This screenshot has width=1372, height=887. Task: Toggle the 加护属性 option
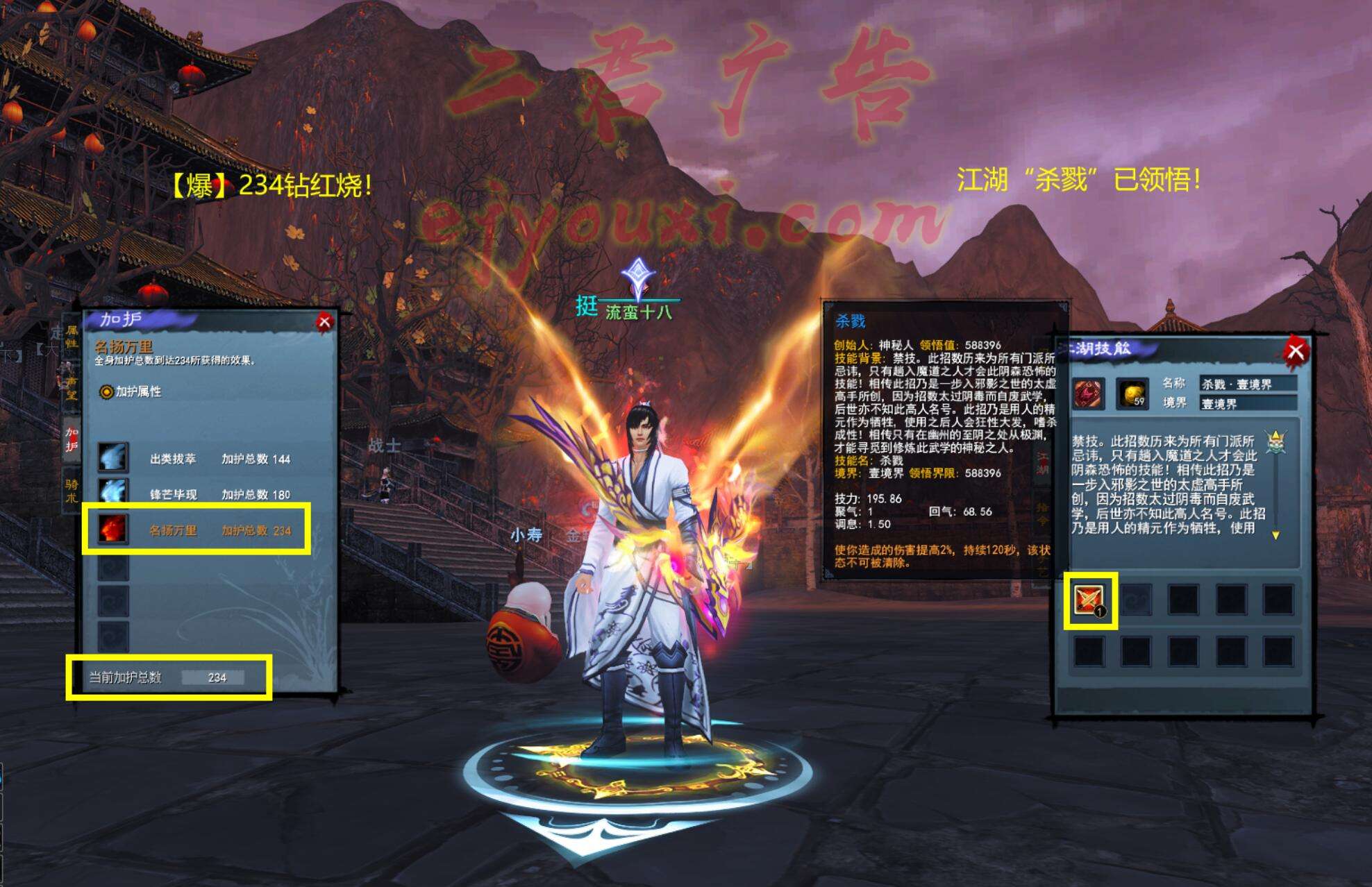pos(106,392)
